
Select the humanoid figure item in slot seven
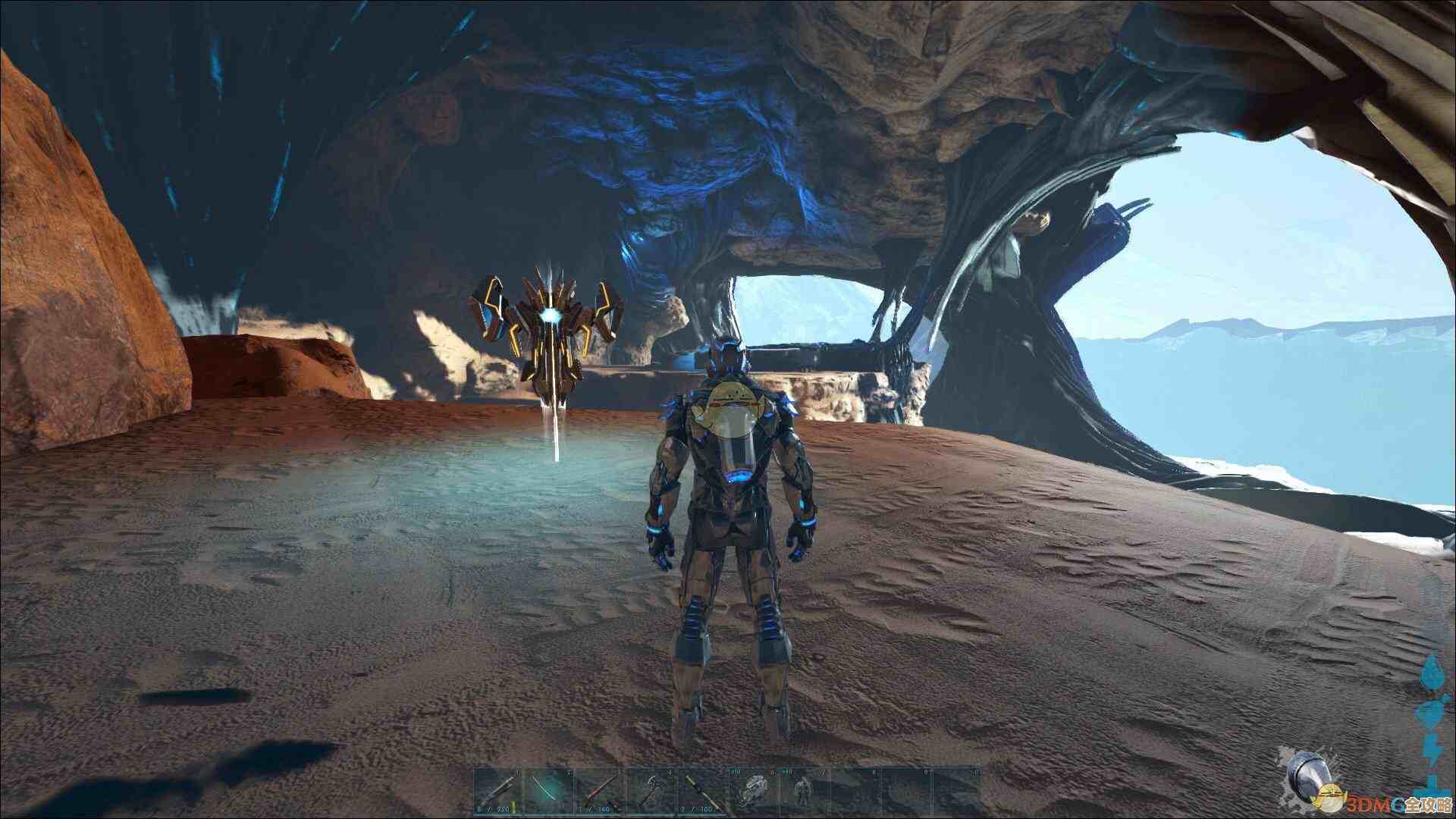pyautogui.click(x=802, y=792)
